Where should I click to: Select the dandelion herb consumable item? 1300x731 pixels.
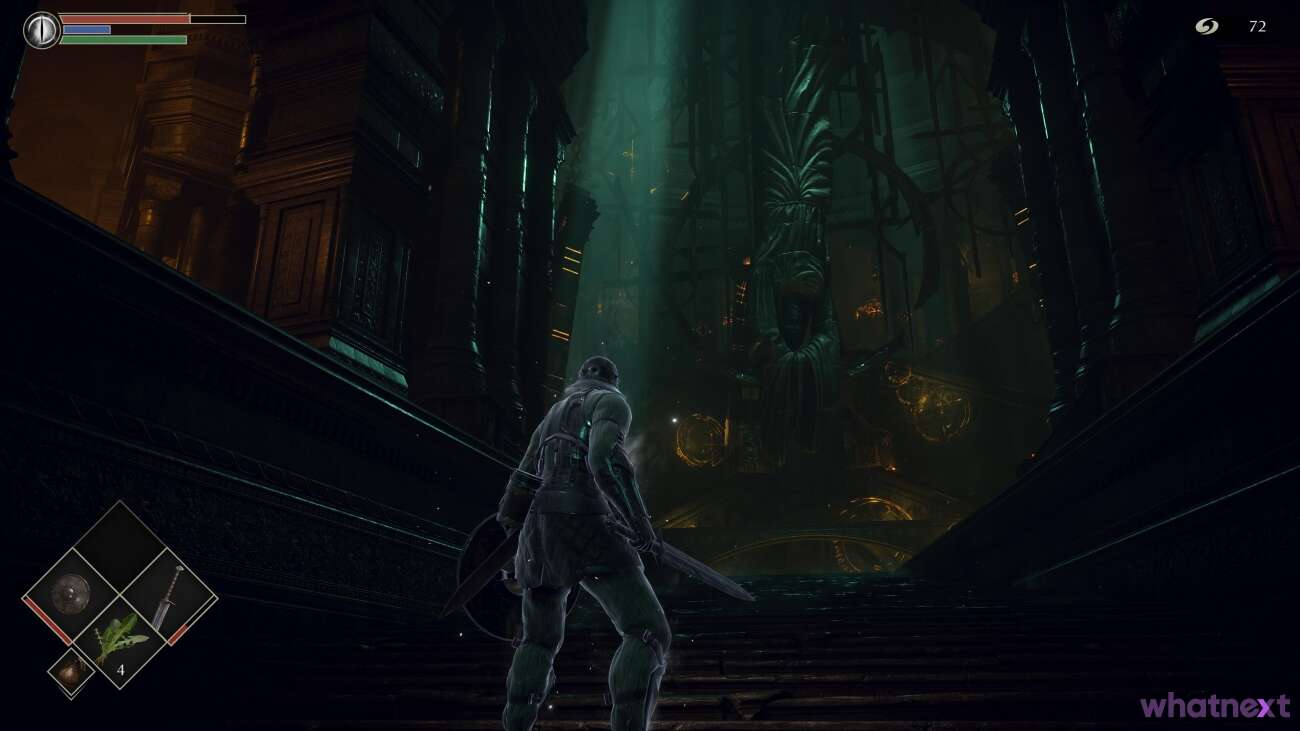(122, 636)
